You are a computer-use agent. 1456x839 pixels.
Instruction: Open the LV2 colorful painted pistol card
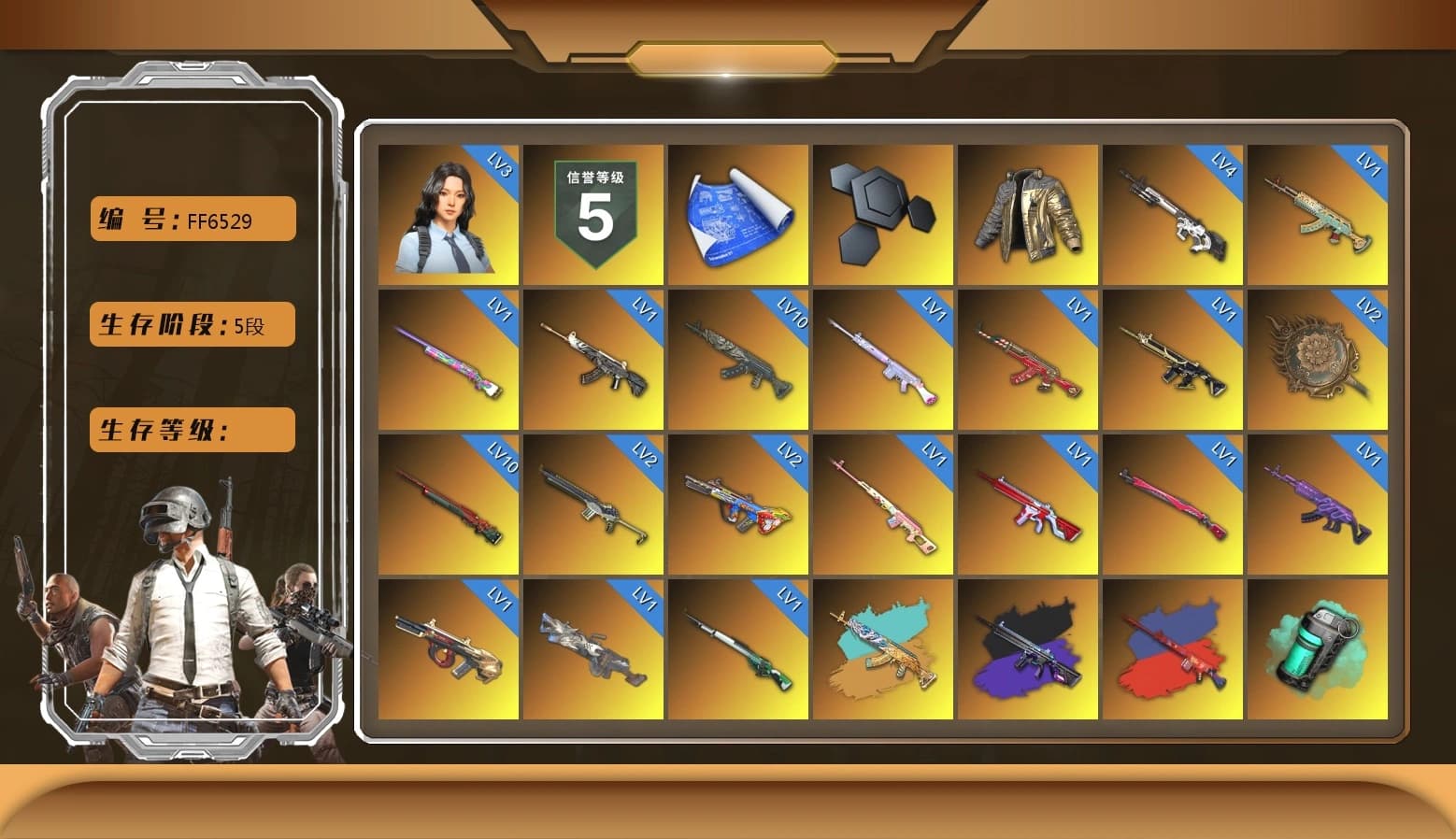[738, 505]
